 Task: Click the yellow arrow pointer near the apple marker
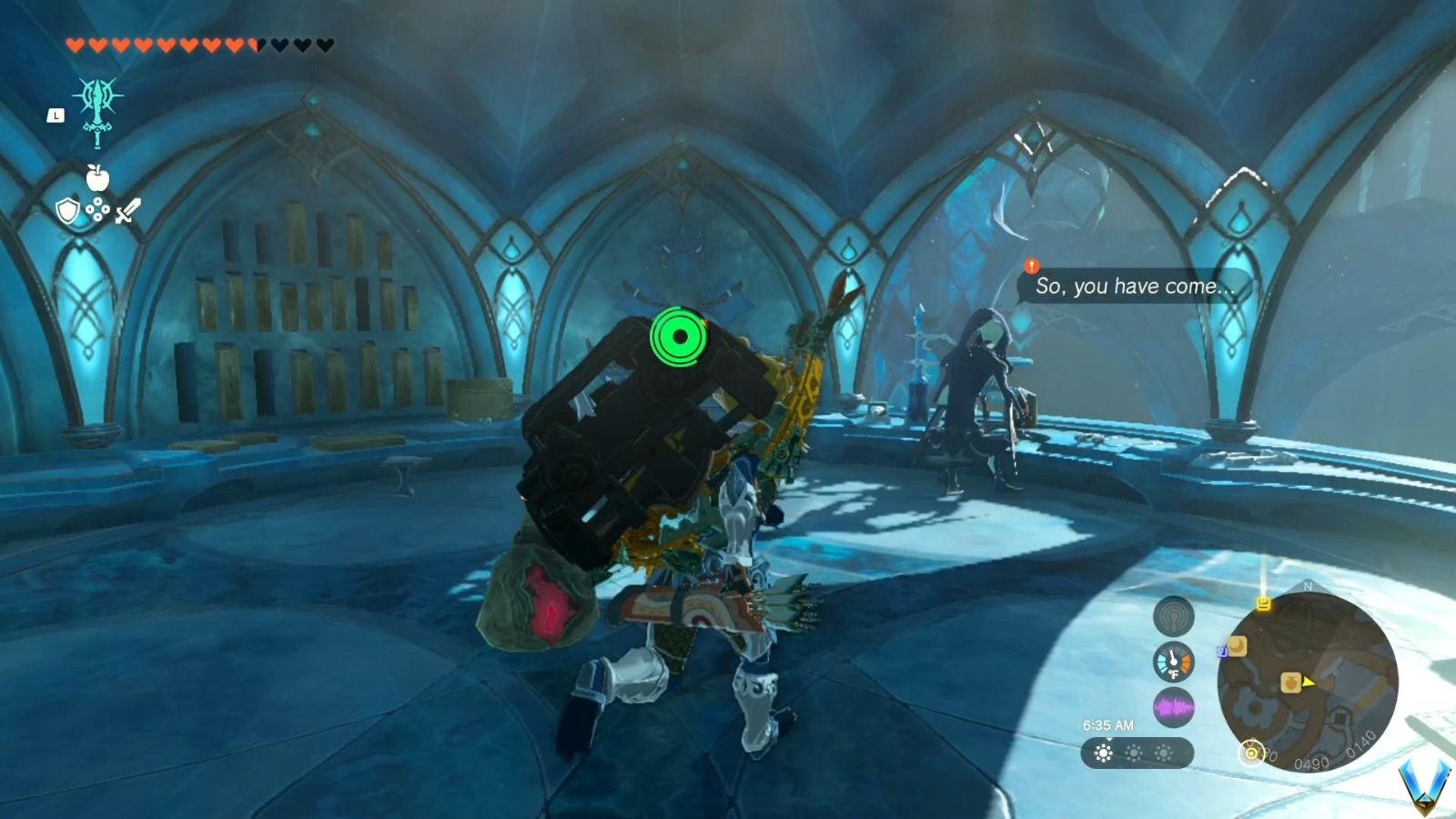pyautogui.click(x=1308, y=683)
